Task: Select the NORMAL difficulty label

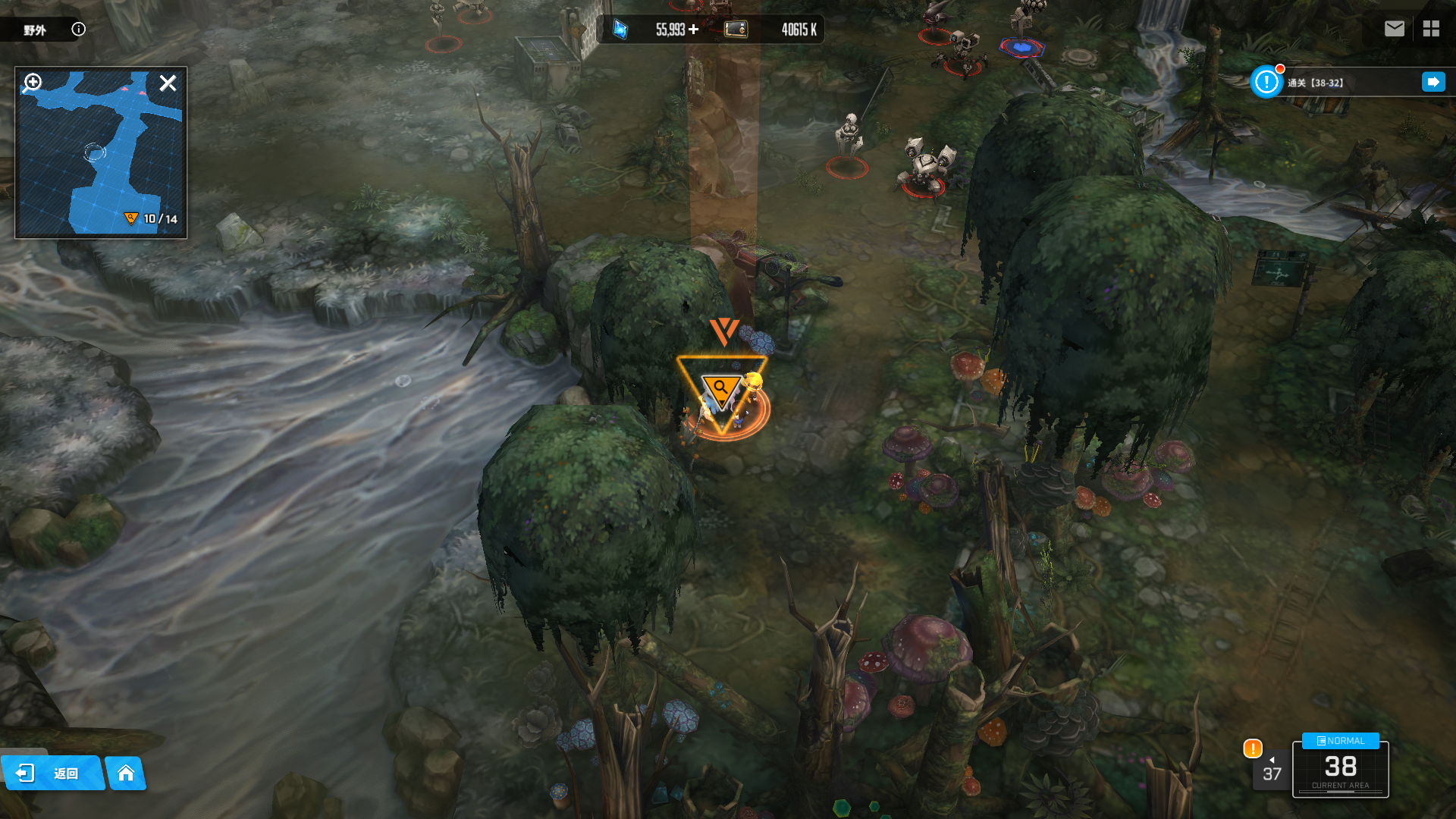Action: point(1340,741)
